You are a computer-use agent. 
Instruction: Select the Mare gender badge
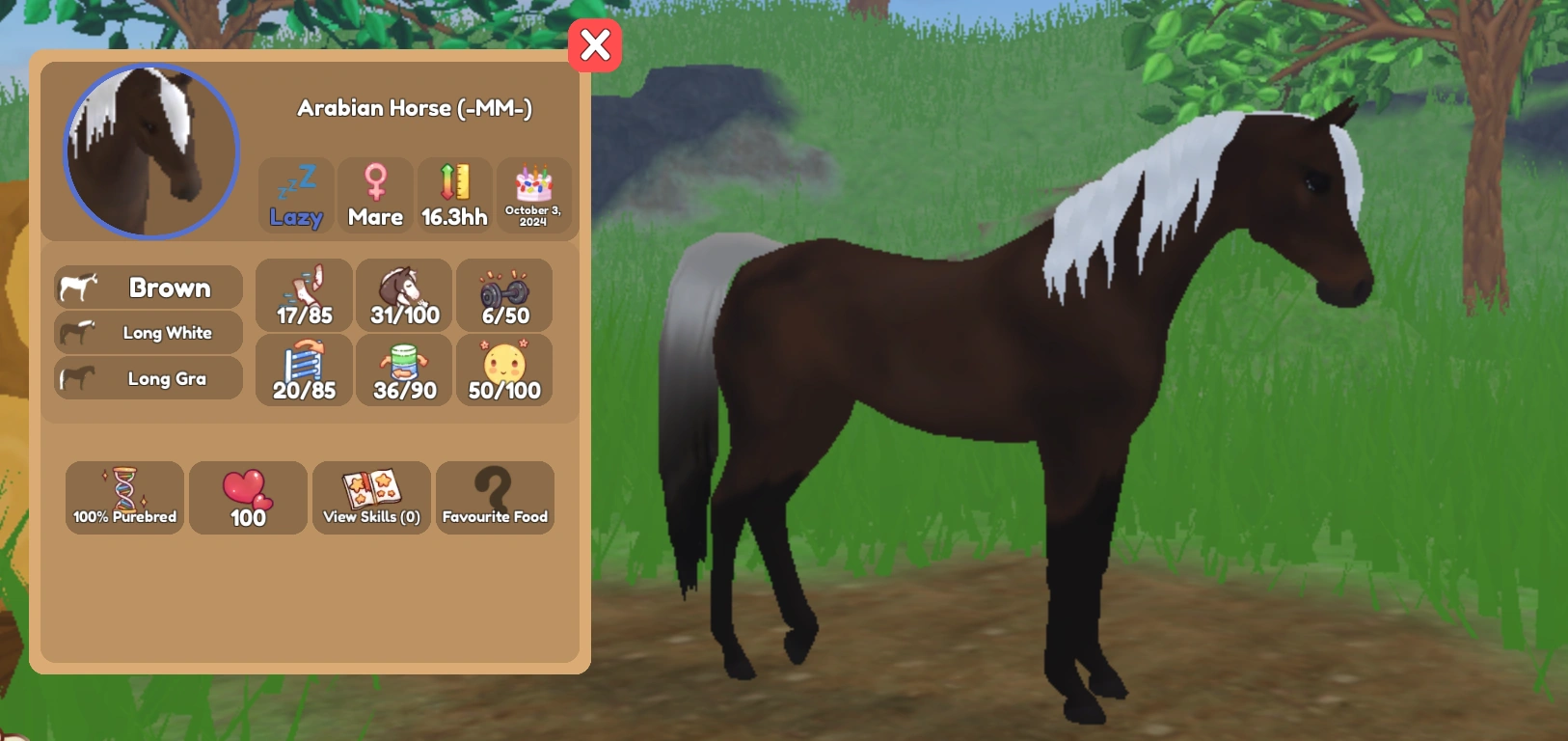point(375,195)
